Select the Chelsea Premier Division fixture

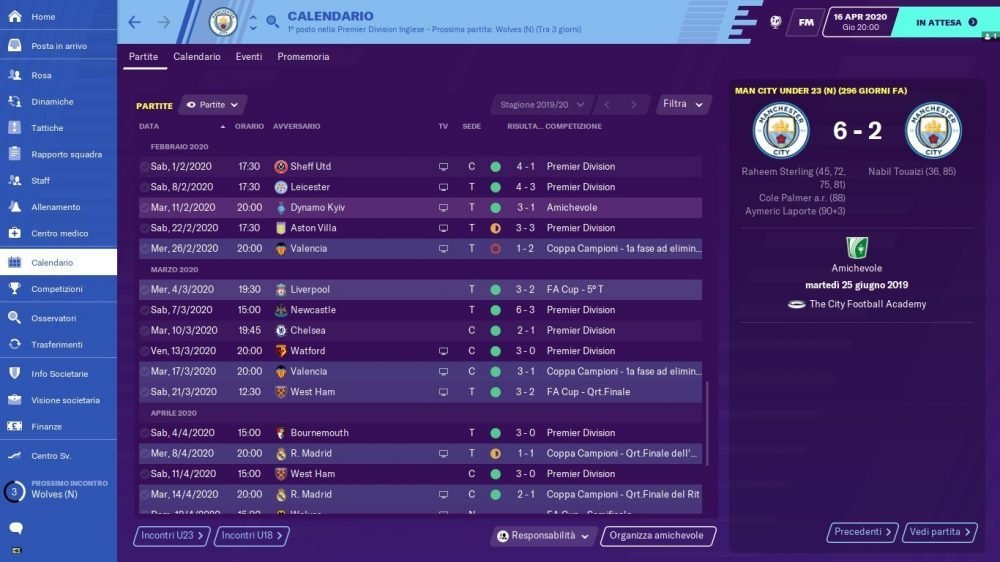pos(420,330)
